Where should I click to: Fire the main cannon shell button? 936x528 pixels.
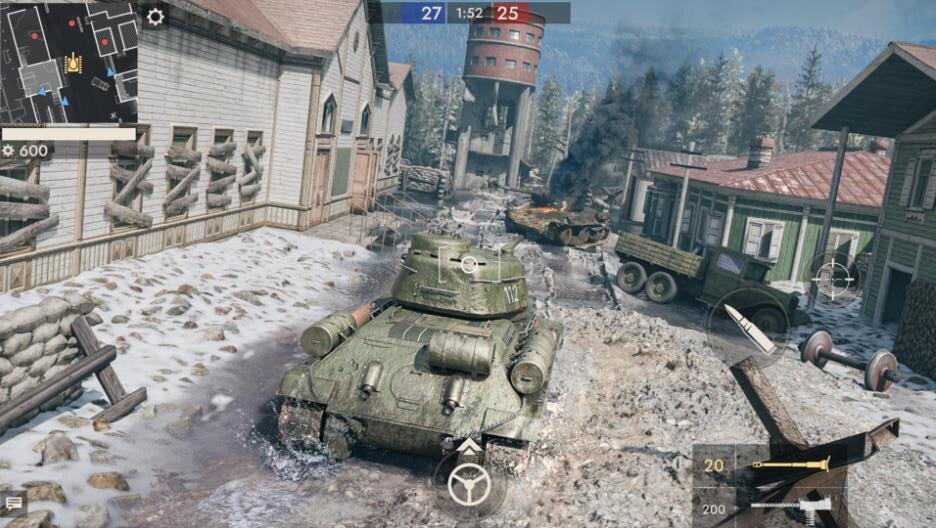point(750,326)
